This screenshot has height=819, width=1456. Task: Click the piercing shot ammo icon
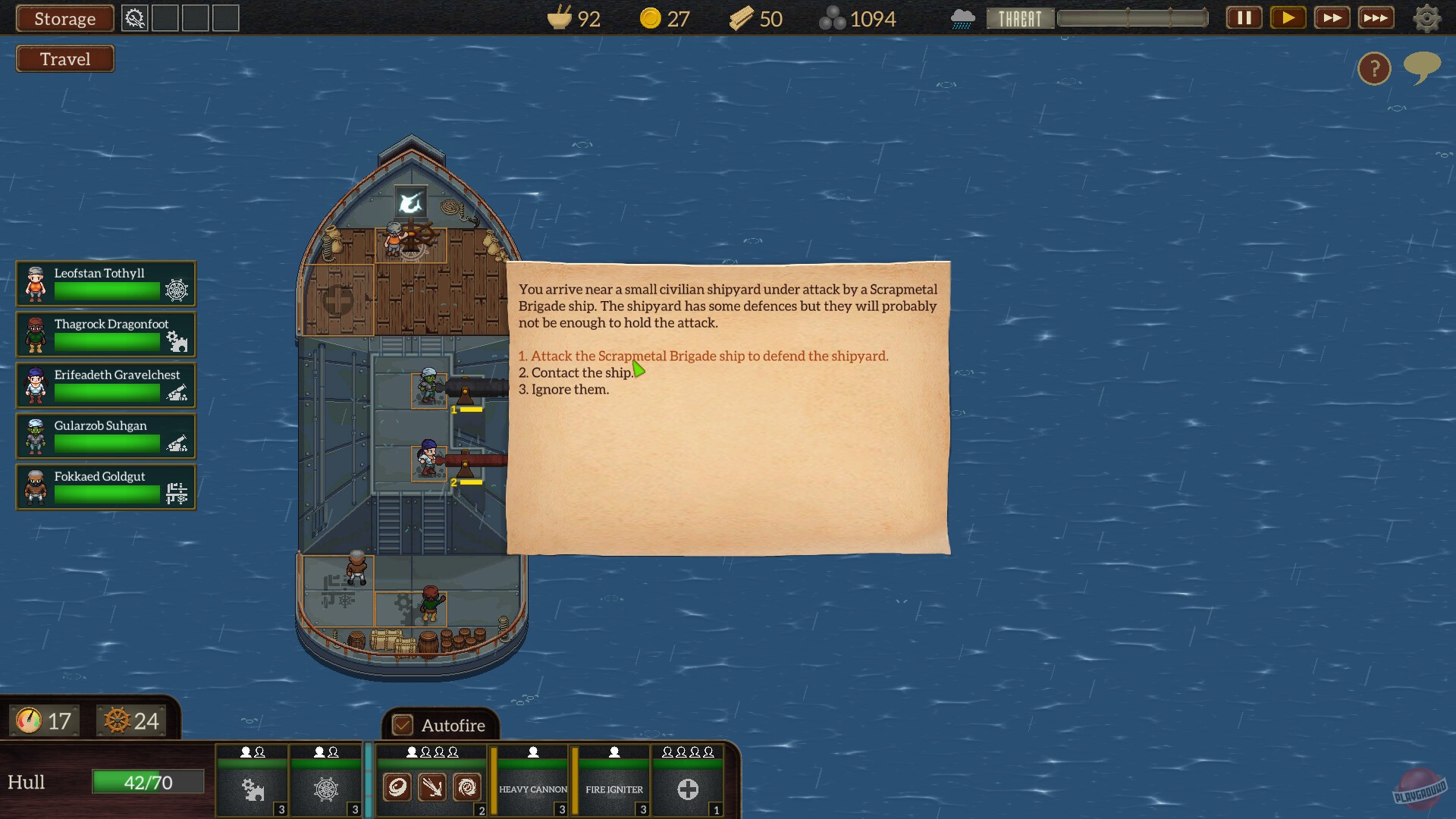click(431, 788)
